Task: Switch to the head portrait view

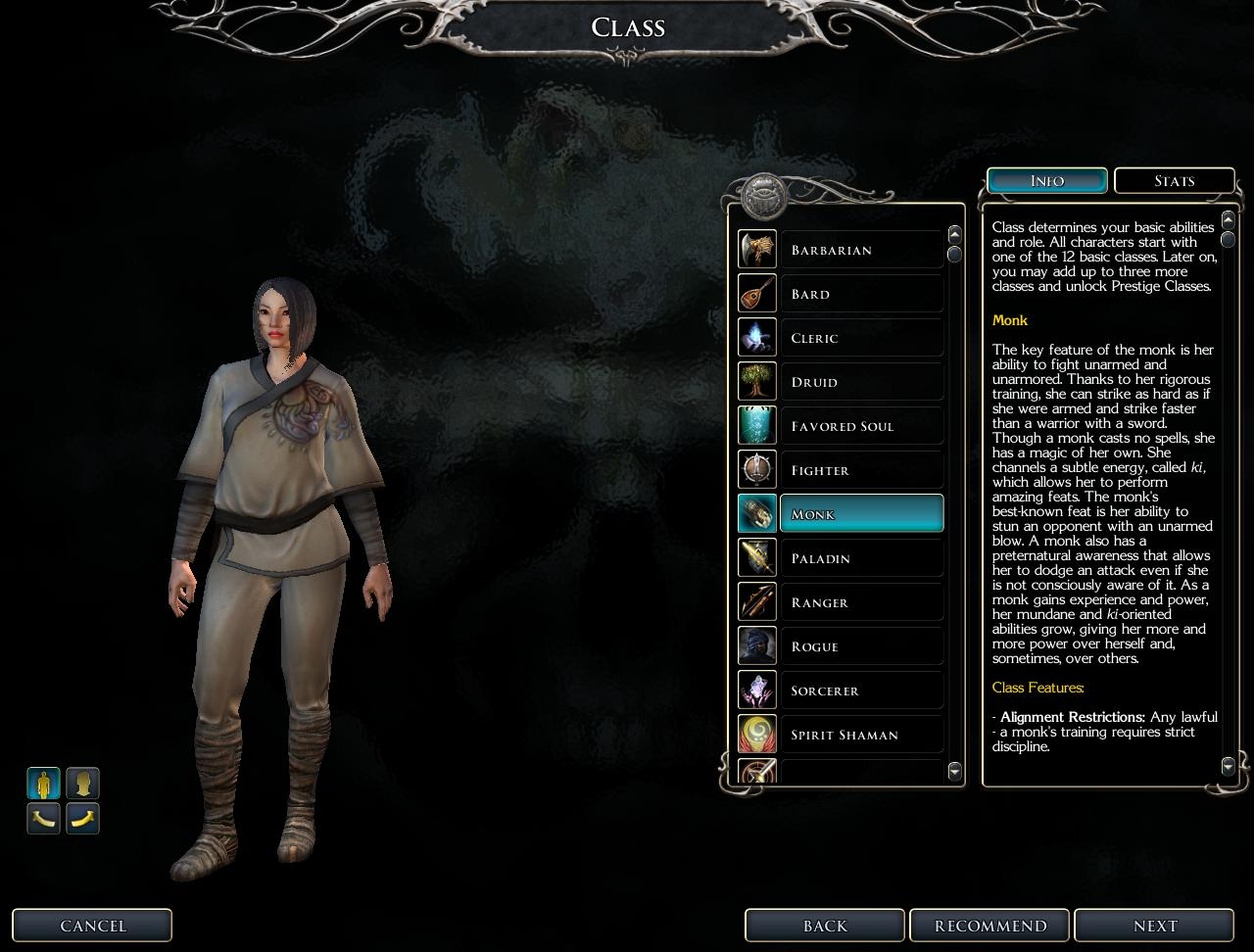Action: tap(83, 784)
